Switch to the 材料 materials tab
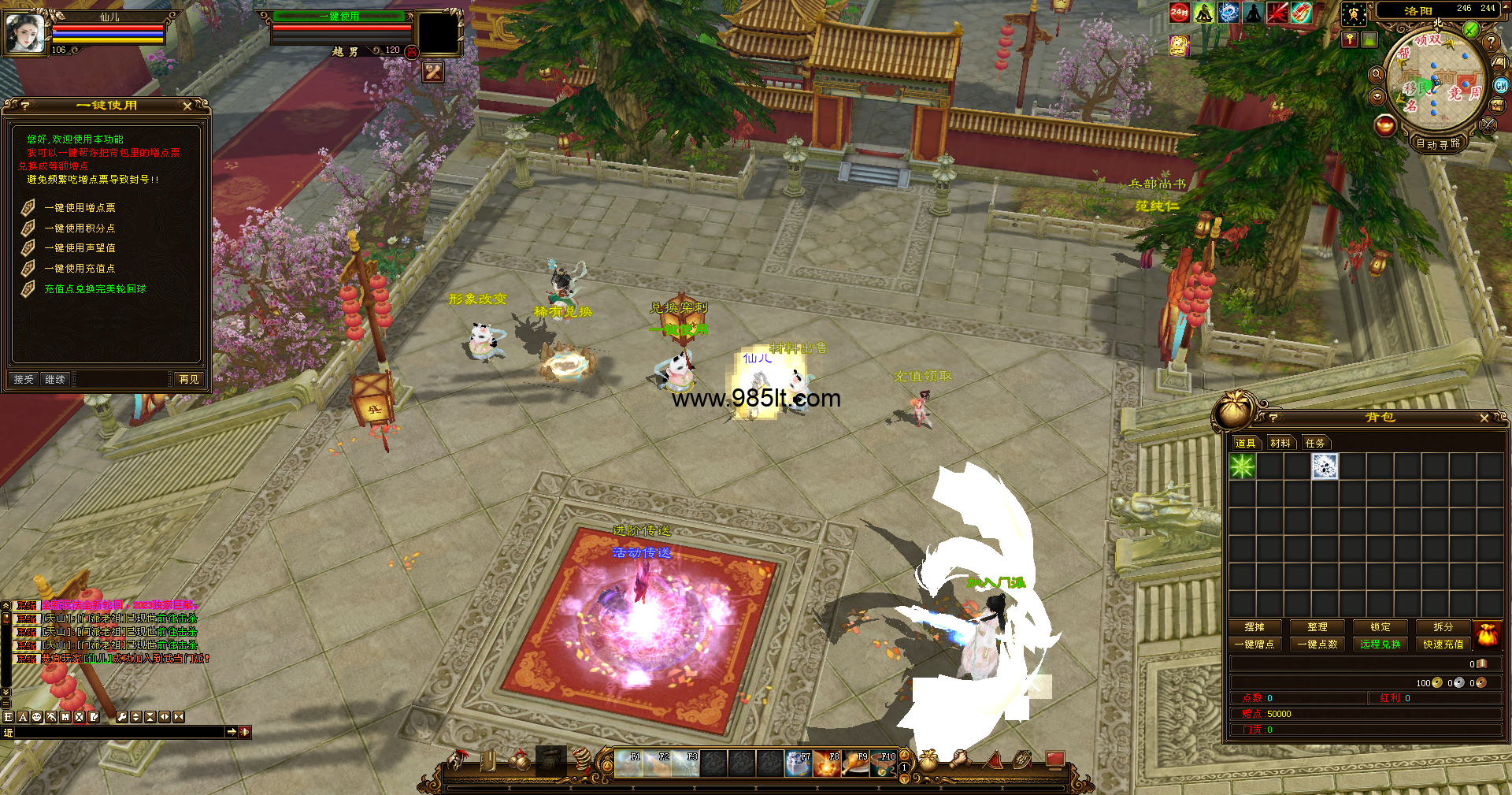The width and height of the screenshot is (1512, 795). click(x=1280, y=444)
